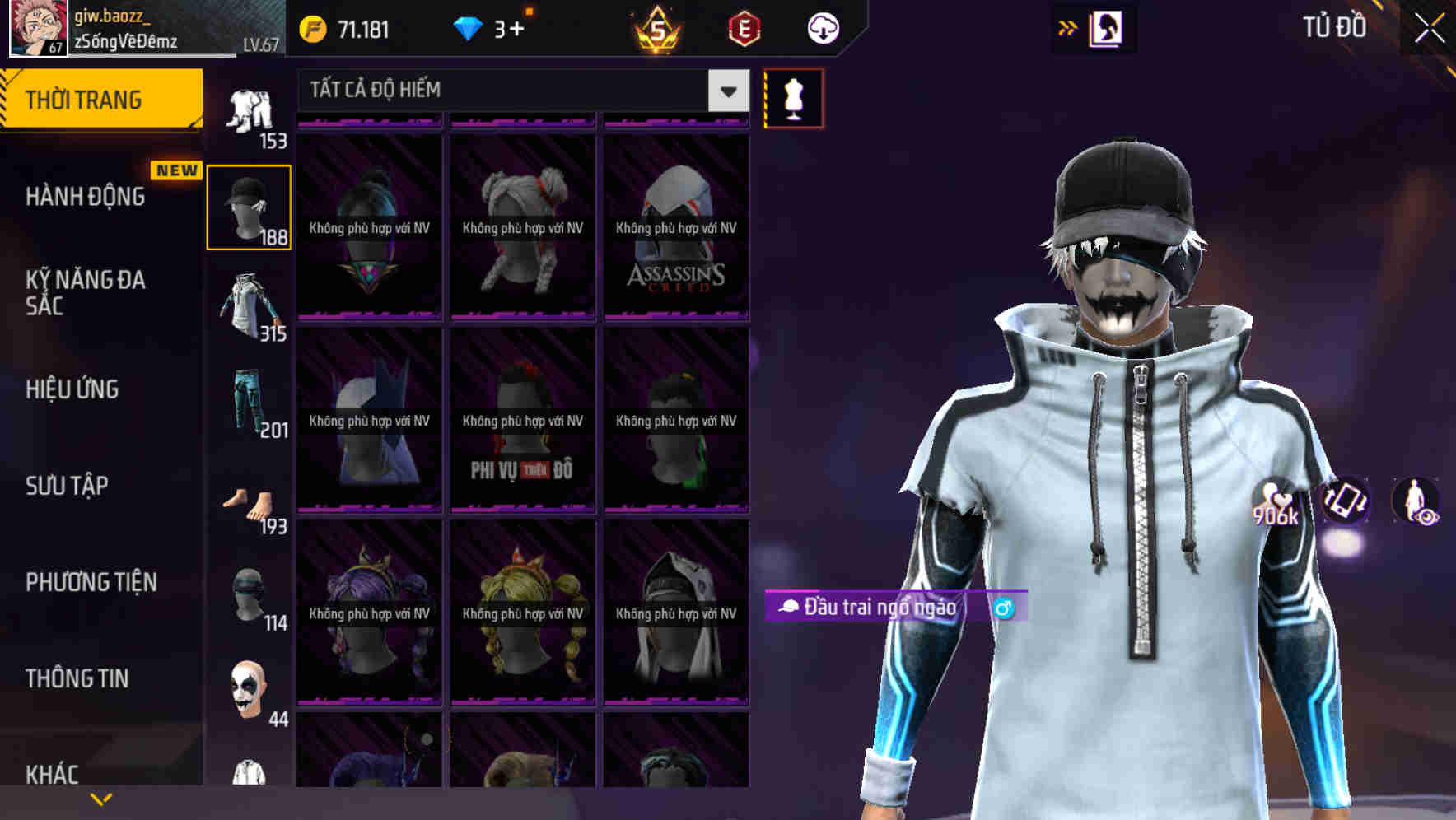
Task: Expand the double-arrow collapse control
Action: (1067, 27)
